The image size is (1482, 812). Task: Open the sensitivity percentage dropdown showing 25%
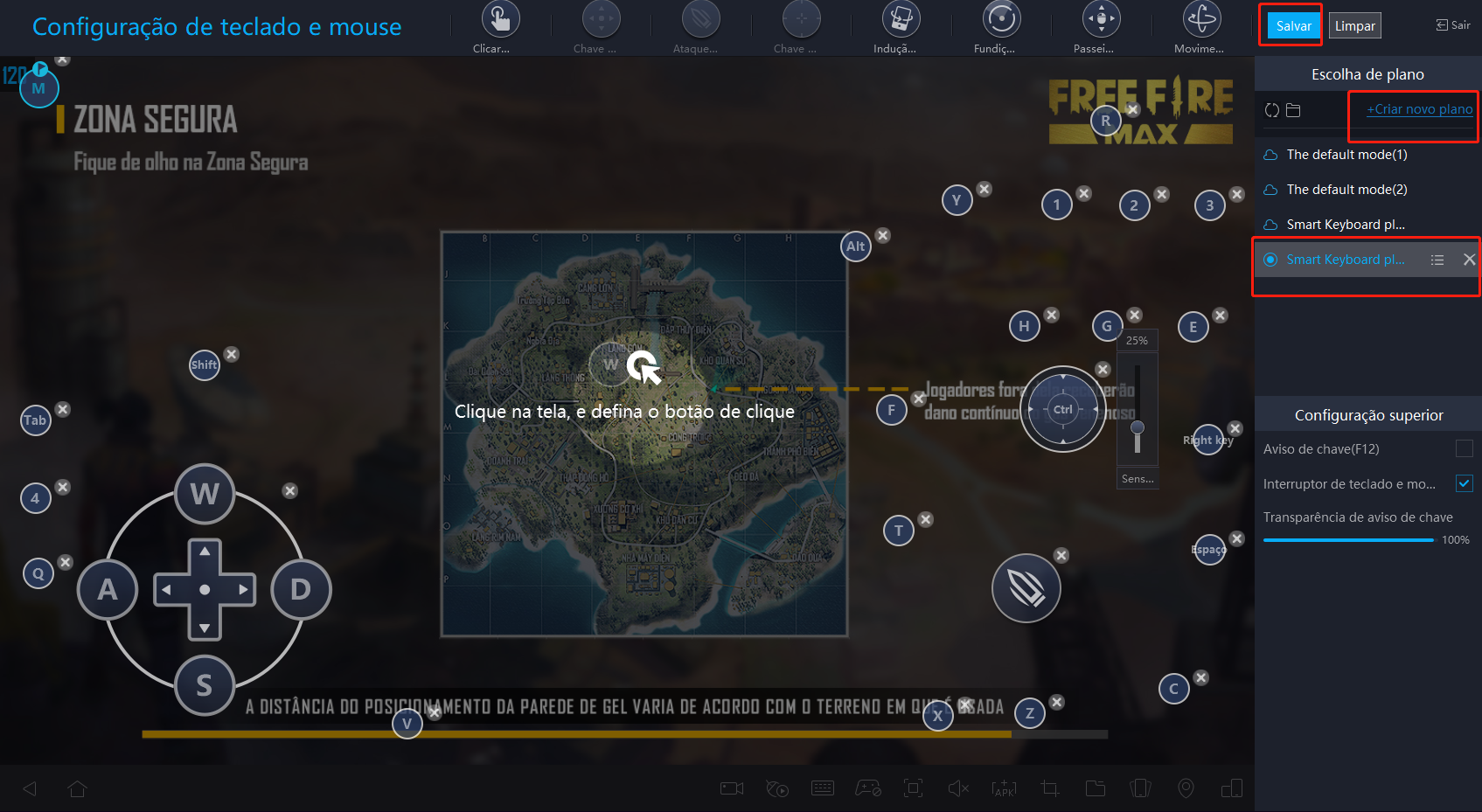(1137, 340)
